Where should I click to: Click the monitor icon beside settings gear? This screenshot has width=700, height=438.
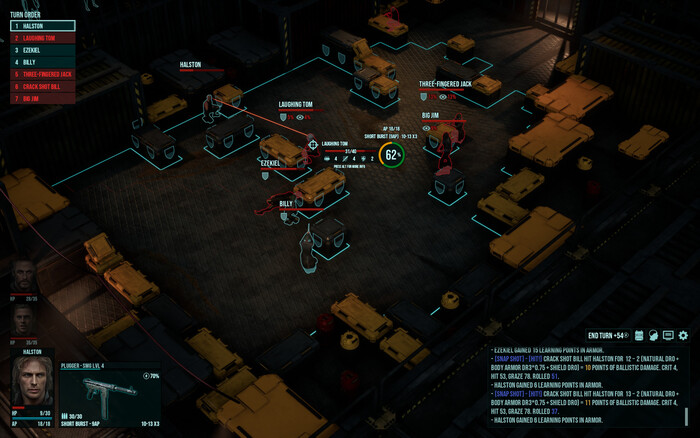coord(669,335)
